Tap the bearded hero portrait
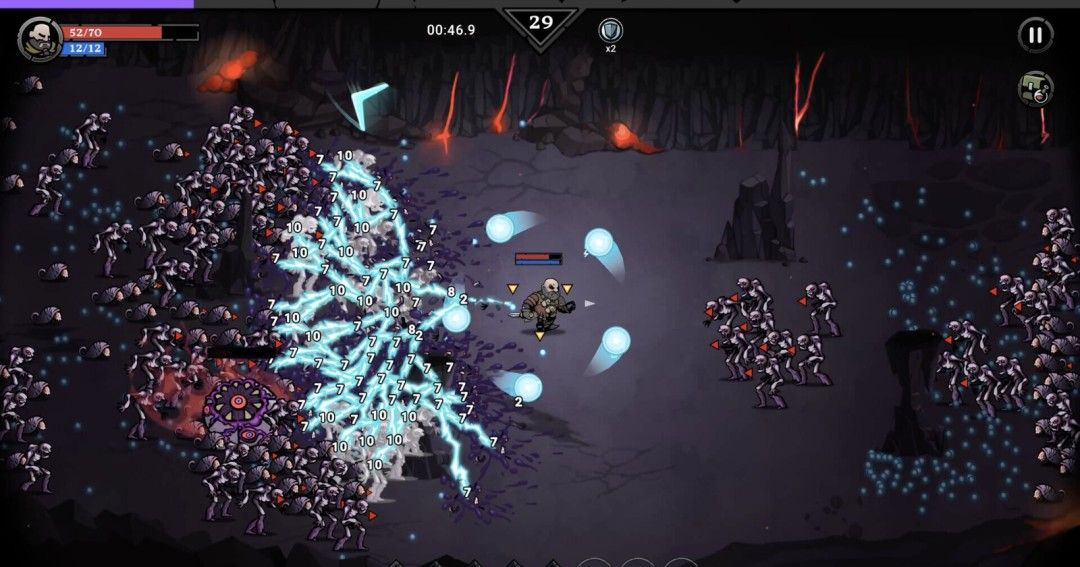This screenshot has width=1080, height=567. 39,39
